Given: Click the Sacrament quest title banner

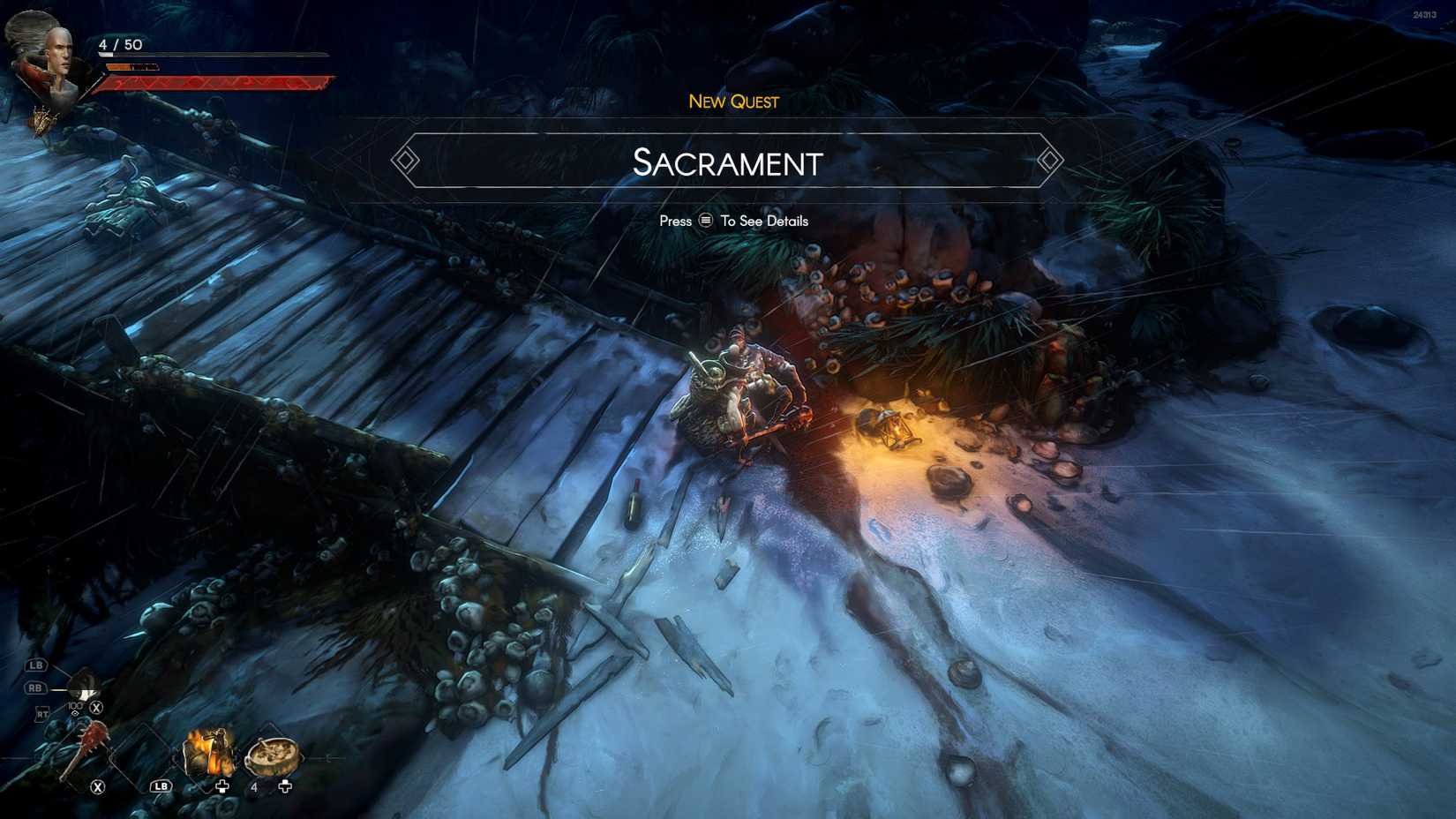Looking at the screenshot, I should pos(727,164).
